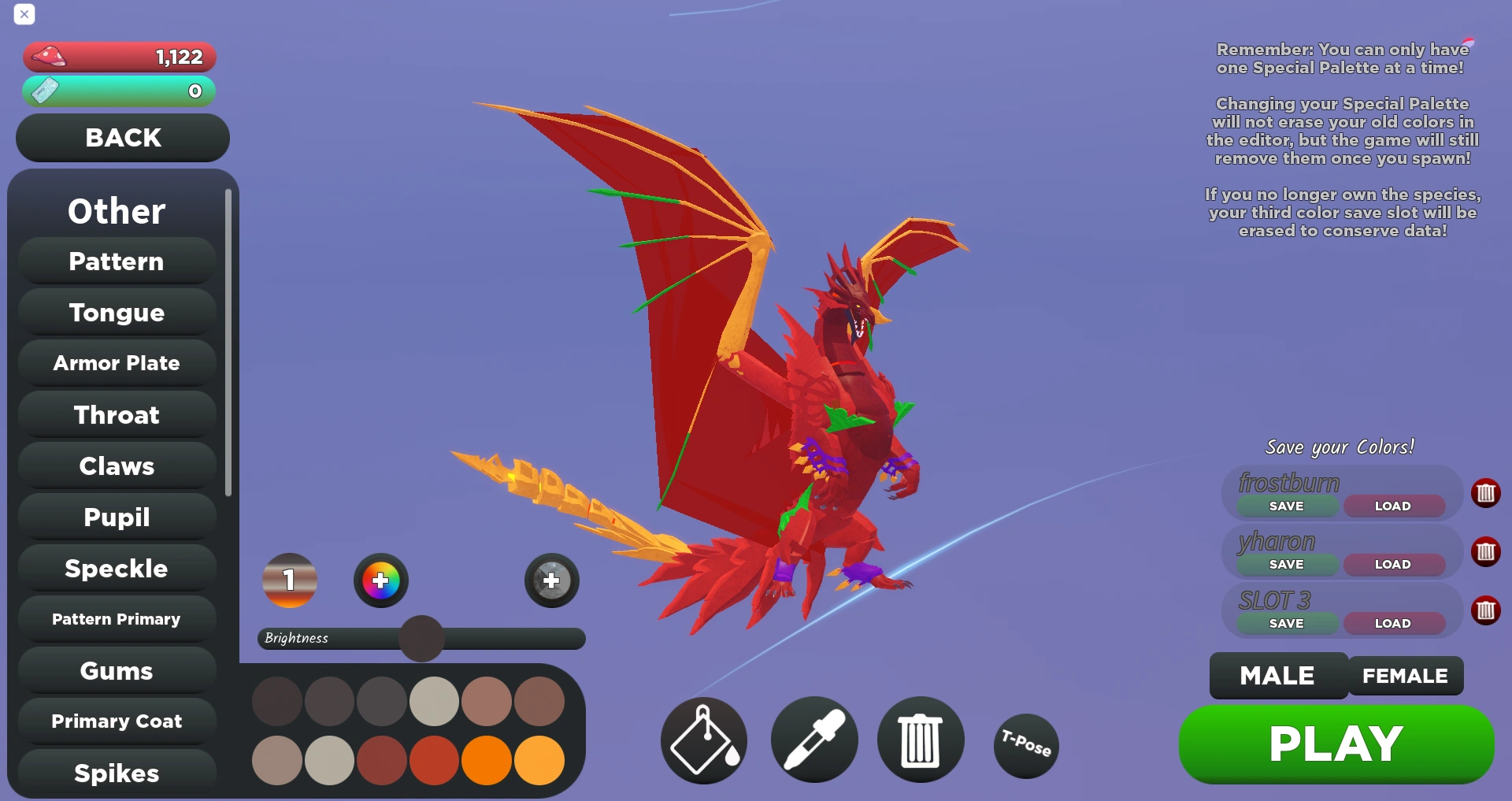
Task: Add a custom material with the gray plus icon
Action: coord(550,580)
